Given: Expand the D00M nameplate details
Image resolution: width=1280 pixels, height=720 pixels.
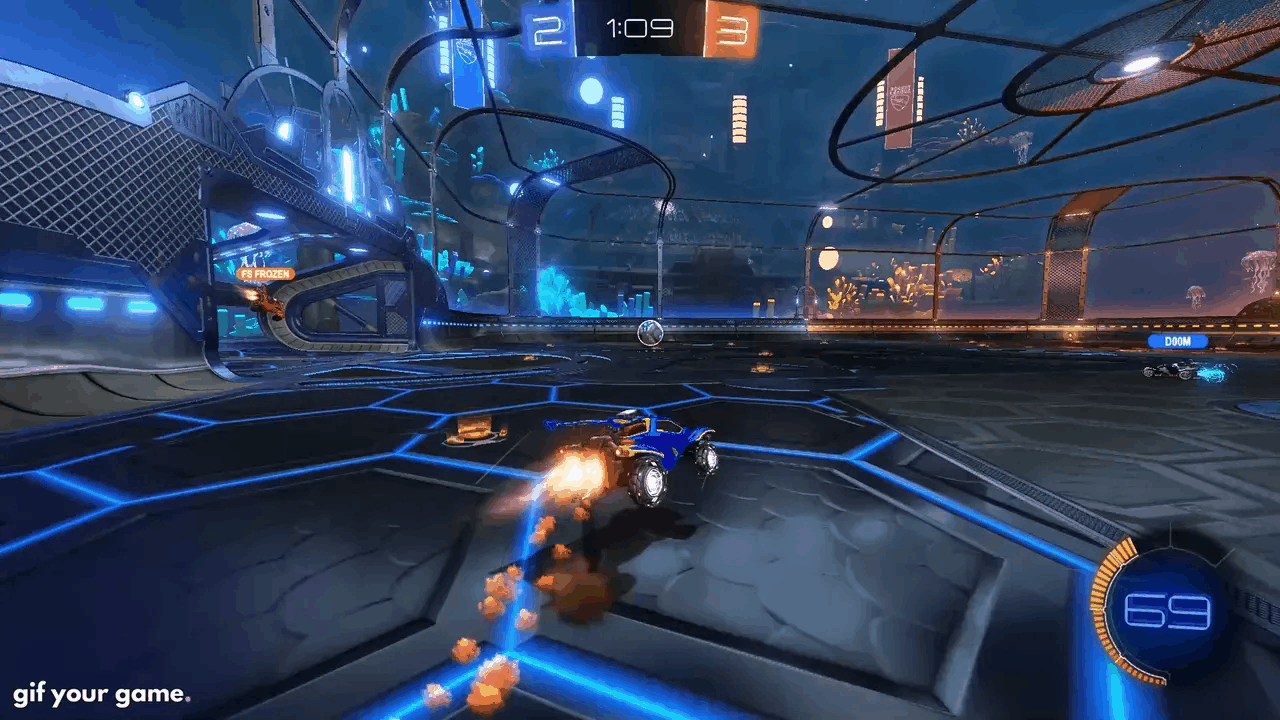Looking at the screenshot, I should [1178, 341].
